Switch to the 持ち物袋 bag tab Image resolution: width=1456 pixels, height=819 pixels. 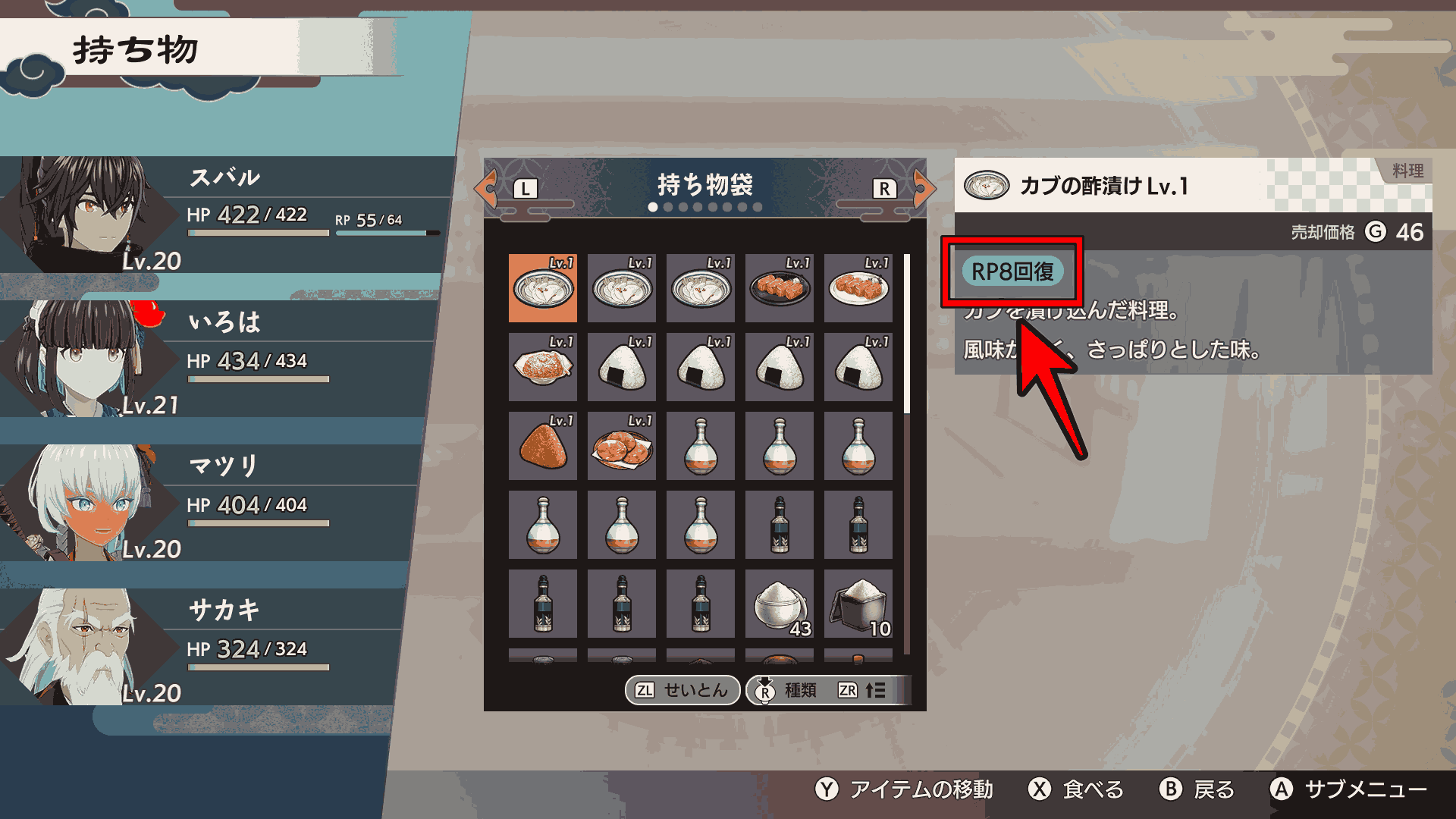coord(705,184)
